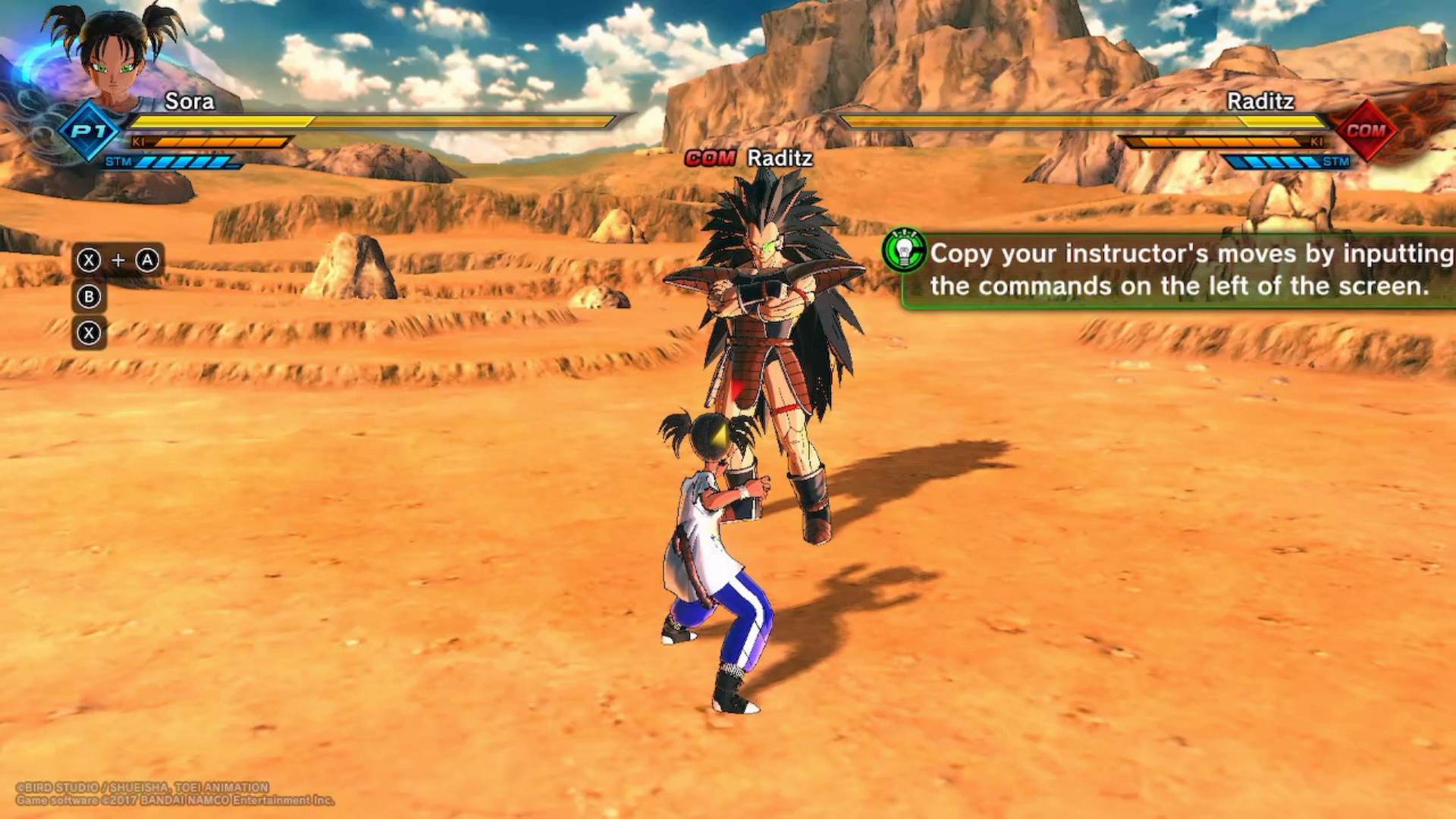Click the red COM opponent emblem
The image size is (1456, 819).
coord(1366,130)
